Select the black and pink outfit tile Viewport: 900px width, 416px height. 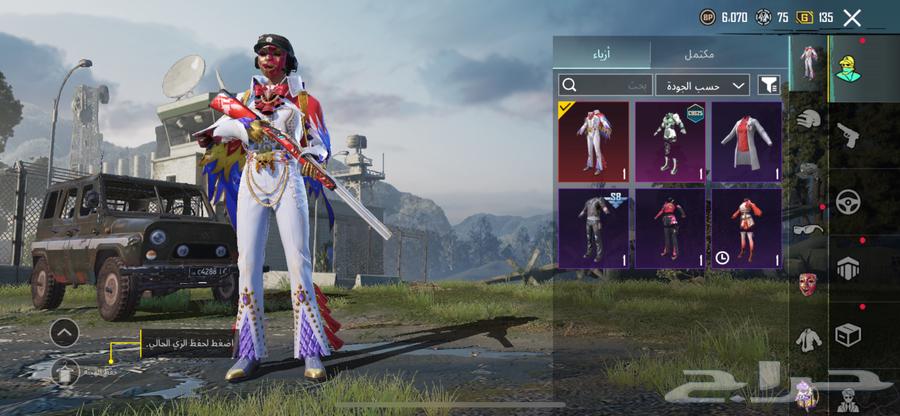(670, 228)
